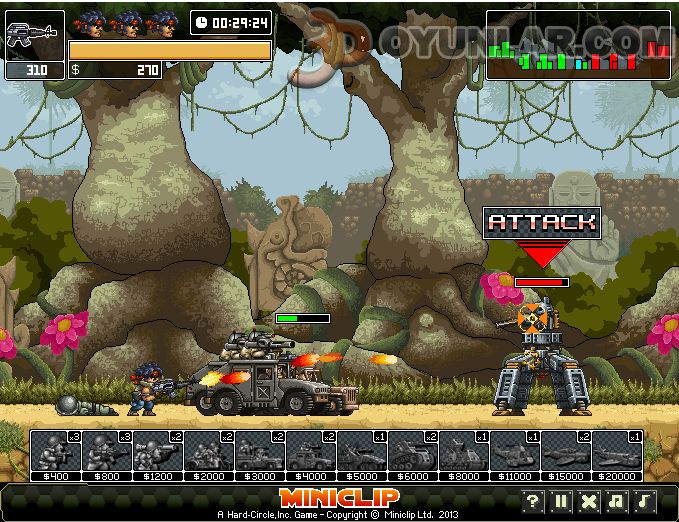Purchase the $800 unit
This screenshot has height=522, width=679.
click(107, 451)
